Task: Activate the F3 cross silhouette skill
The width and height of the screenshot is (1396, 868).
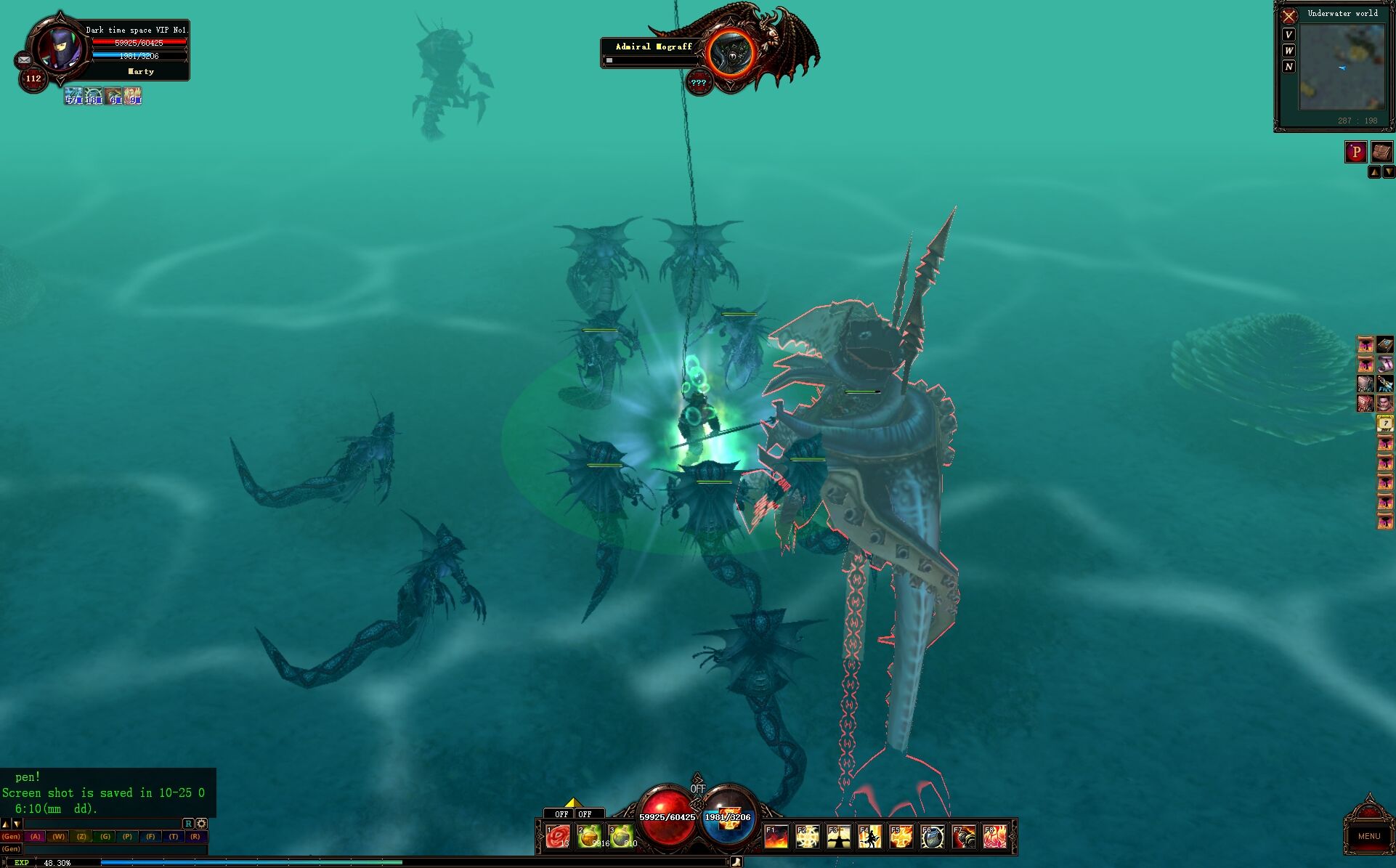Action: tap(839, 837)
